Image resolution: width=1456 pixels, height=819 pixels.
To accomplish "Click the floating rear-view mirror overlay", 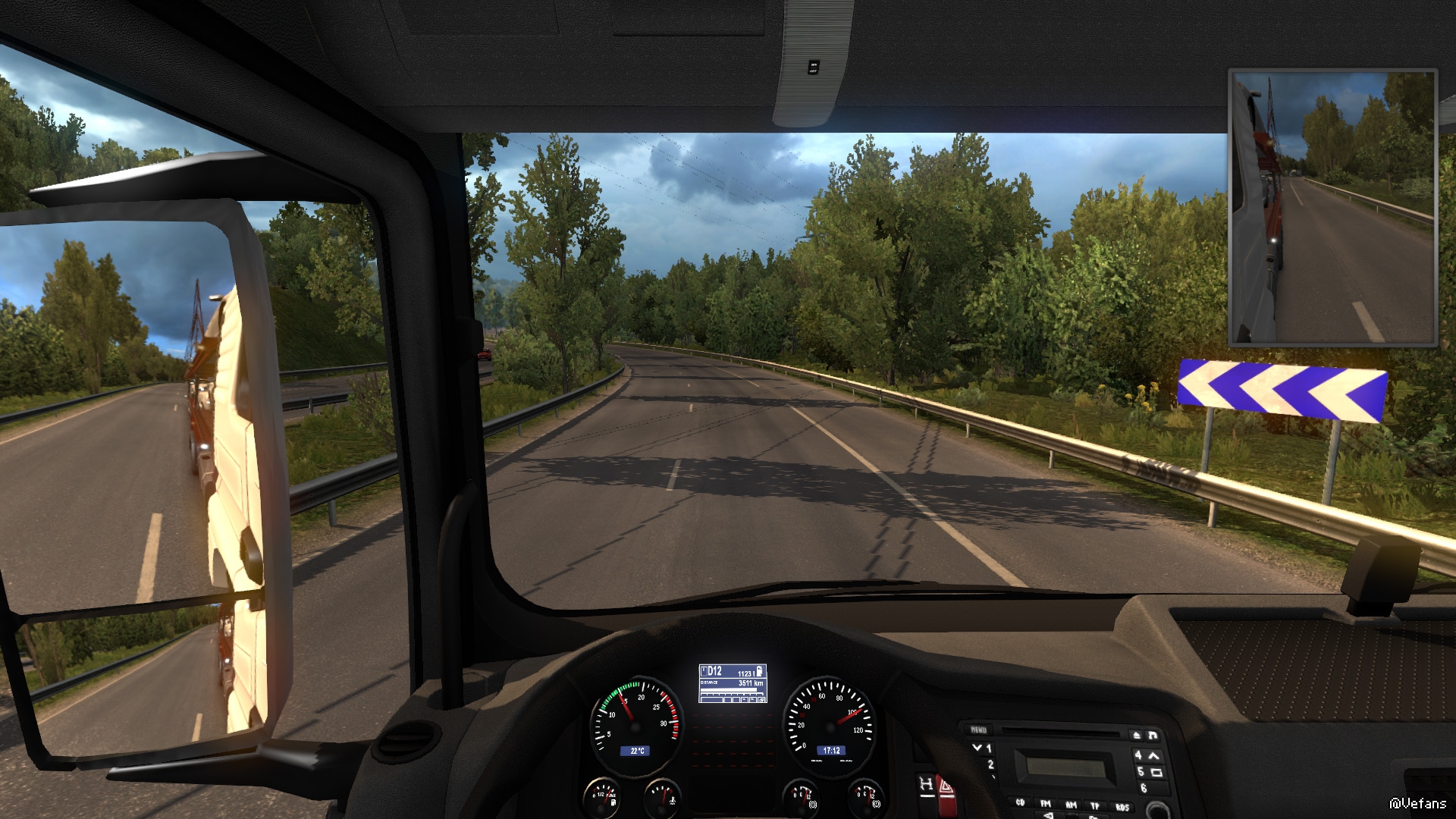I will [x=1332, y=208].
